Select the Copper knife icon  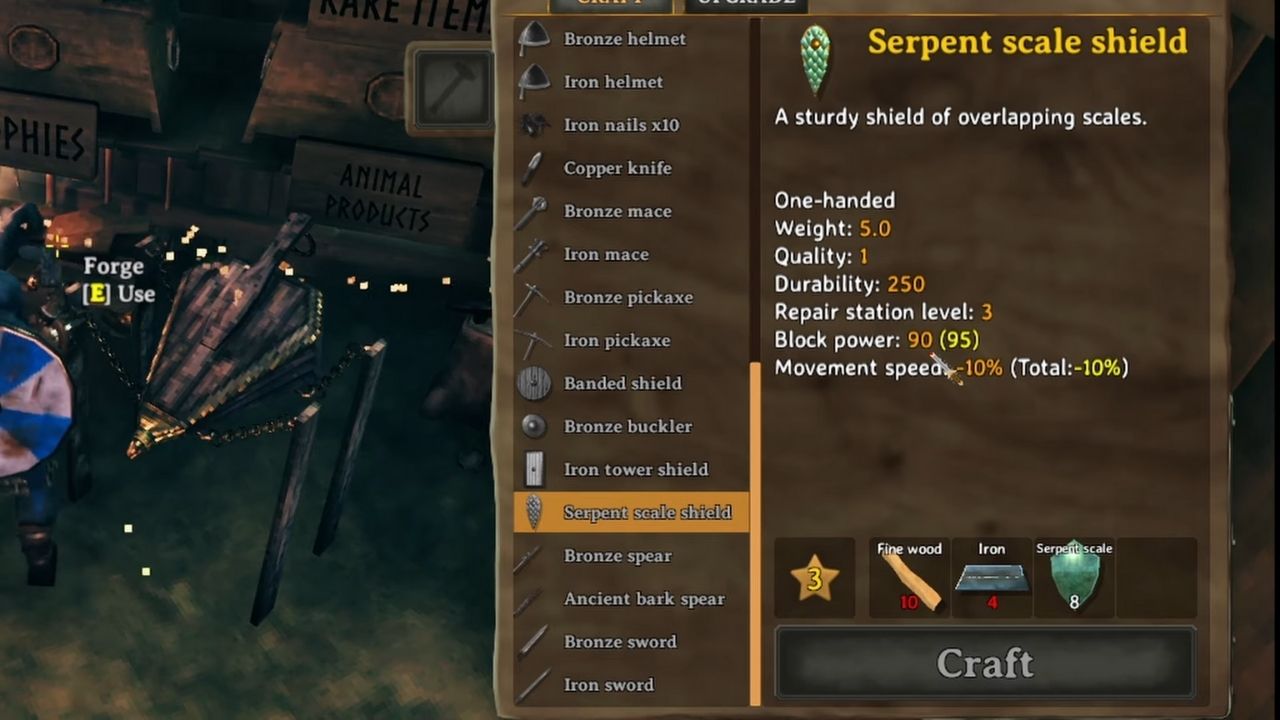[x=535, y=167]
